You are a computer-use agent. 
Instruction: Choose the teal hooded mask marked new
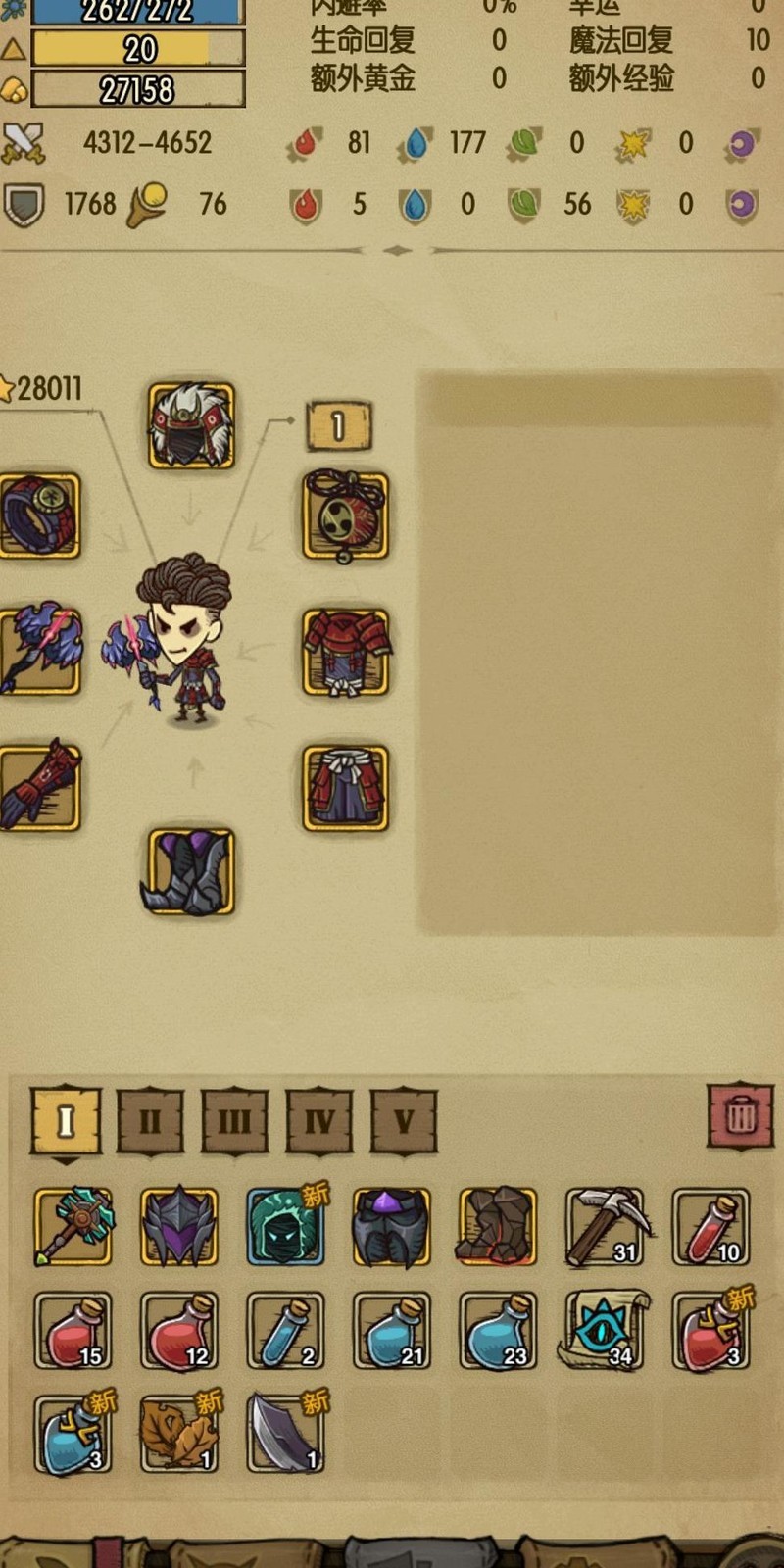285,1226
